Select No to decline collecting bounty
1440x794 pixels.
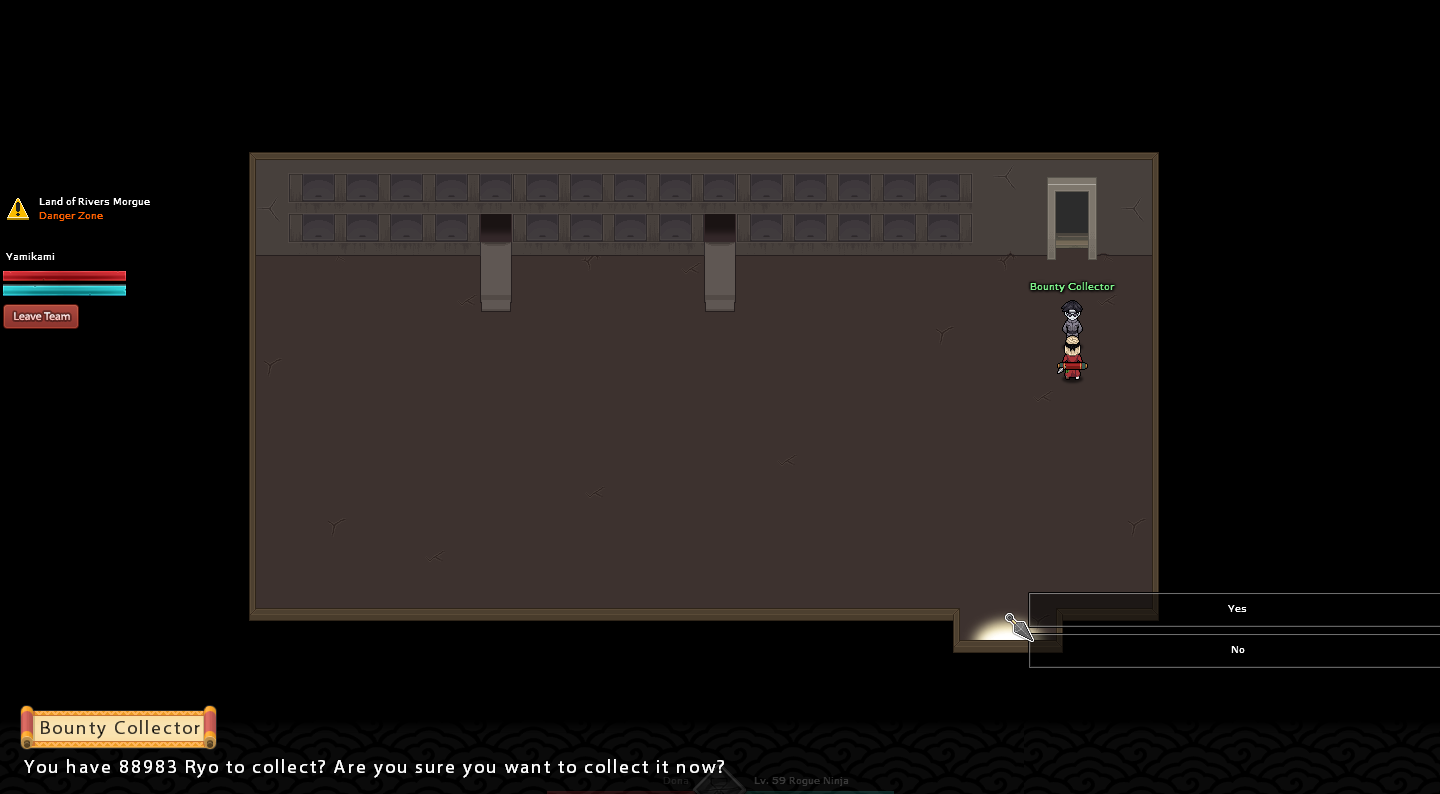point(1236,650)
